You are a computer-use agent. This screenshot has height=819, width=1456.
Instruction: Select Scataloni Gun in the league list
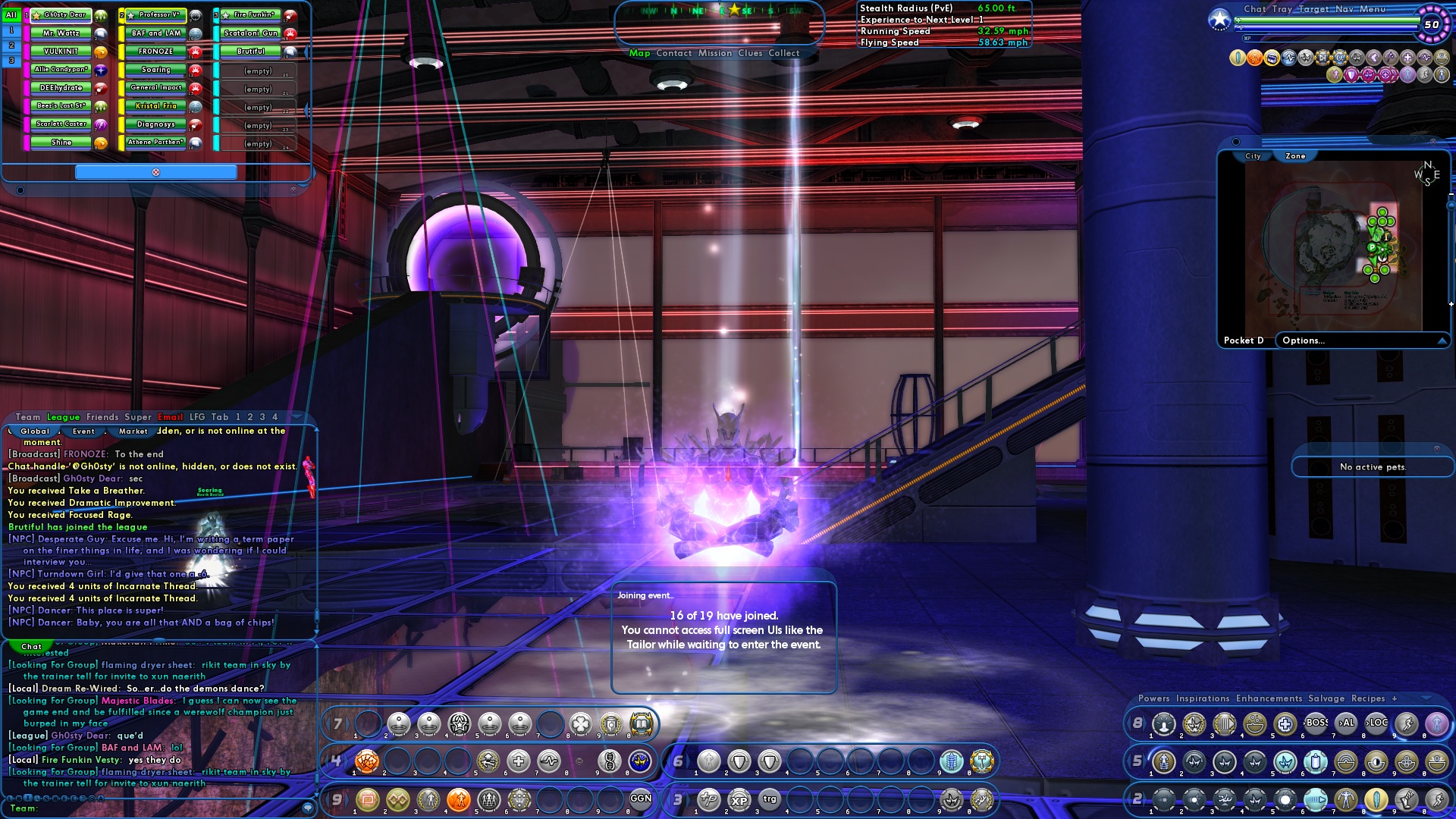(250, 33)
